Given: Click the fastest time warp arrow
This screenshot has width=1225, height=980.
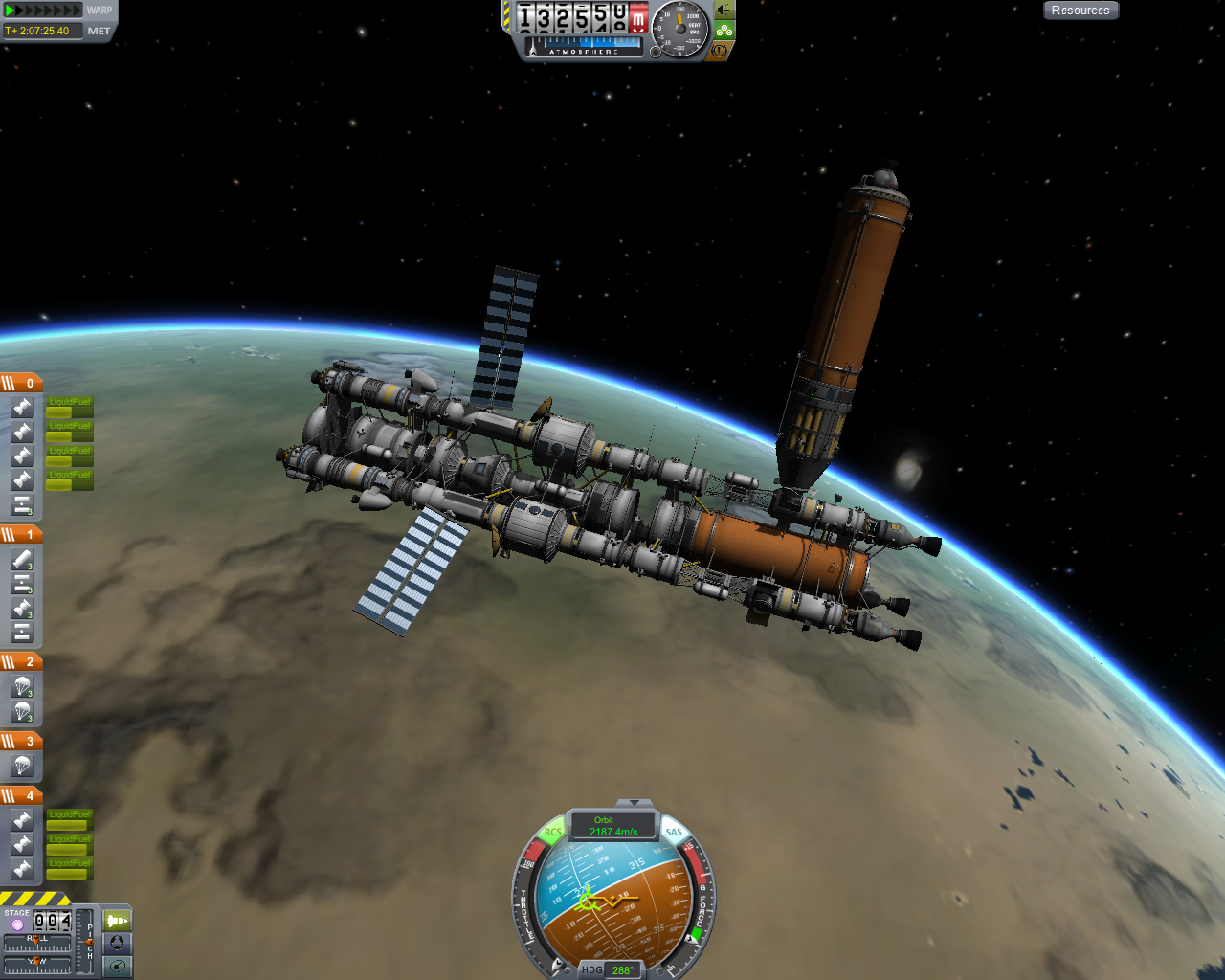Looking at the screenshot, I should 77,9.
